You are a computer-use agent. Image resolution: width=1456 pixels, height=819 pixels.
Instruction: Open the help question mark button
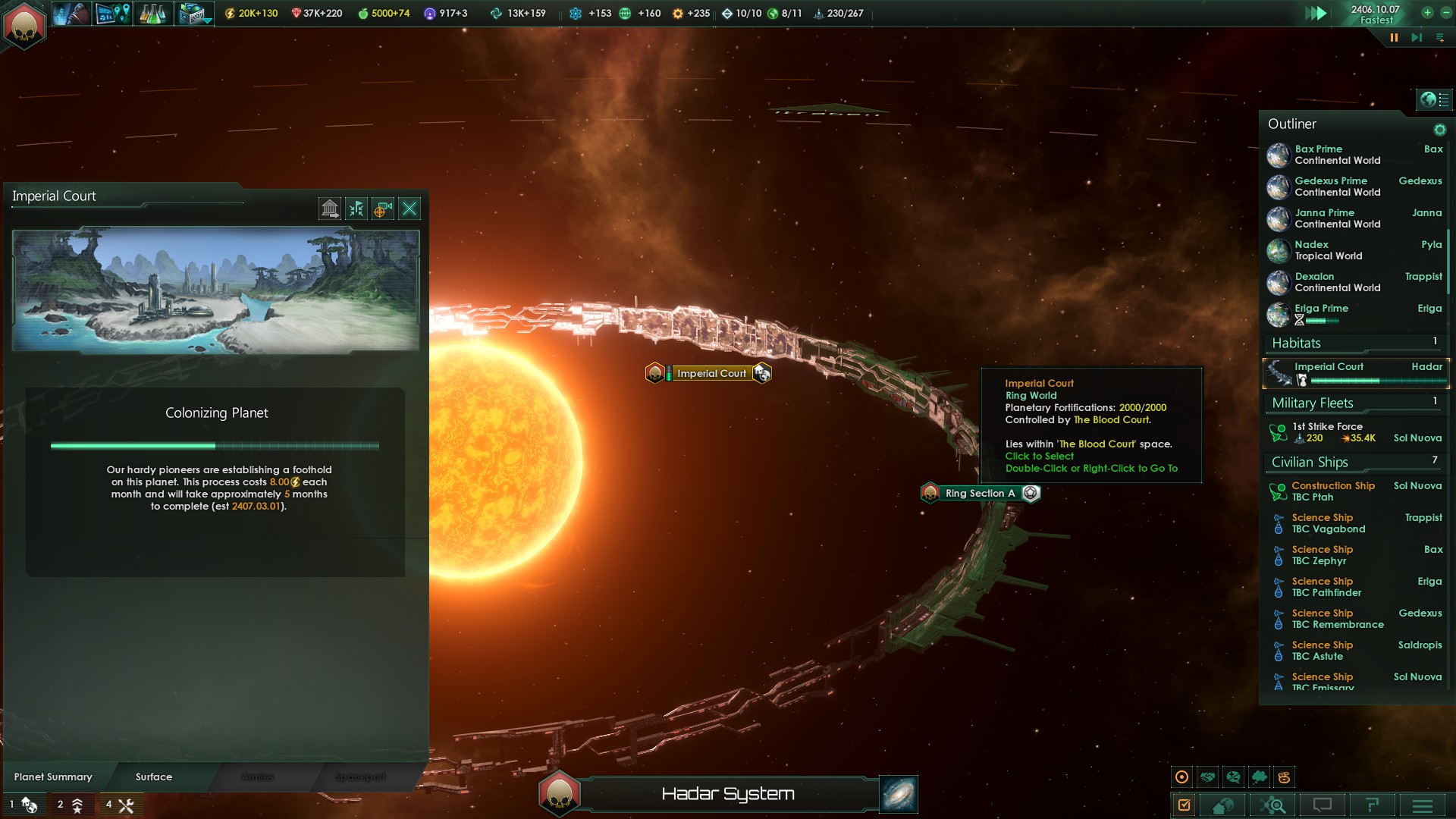click(x=1372, y=805)
